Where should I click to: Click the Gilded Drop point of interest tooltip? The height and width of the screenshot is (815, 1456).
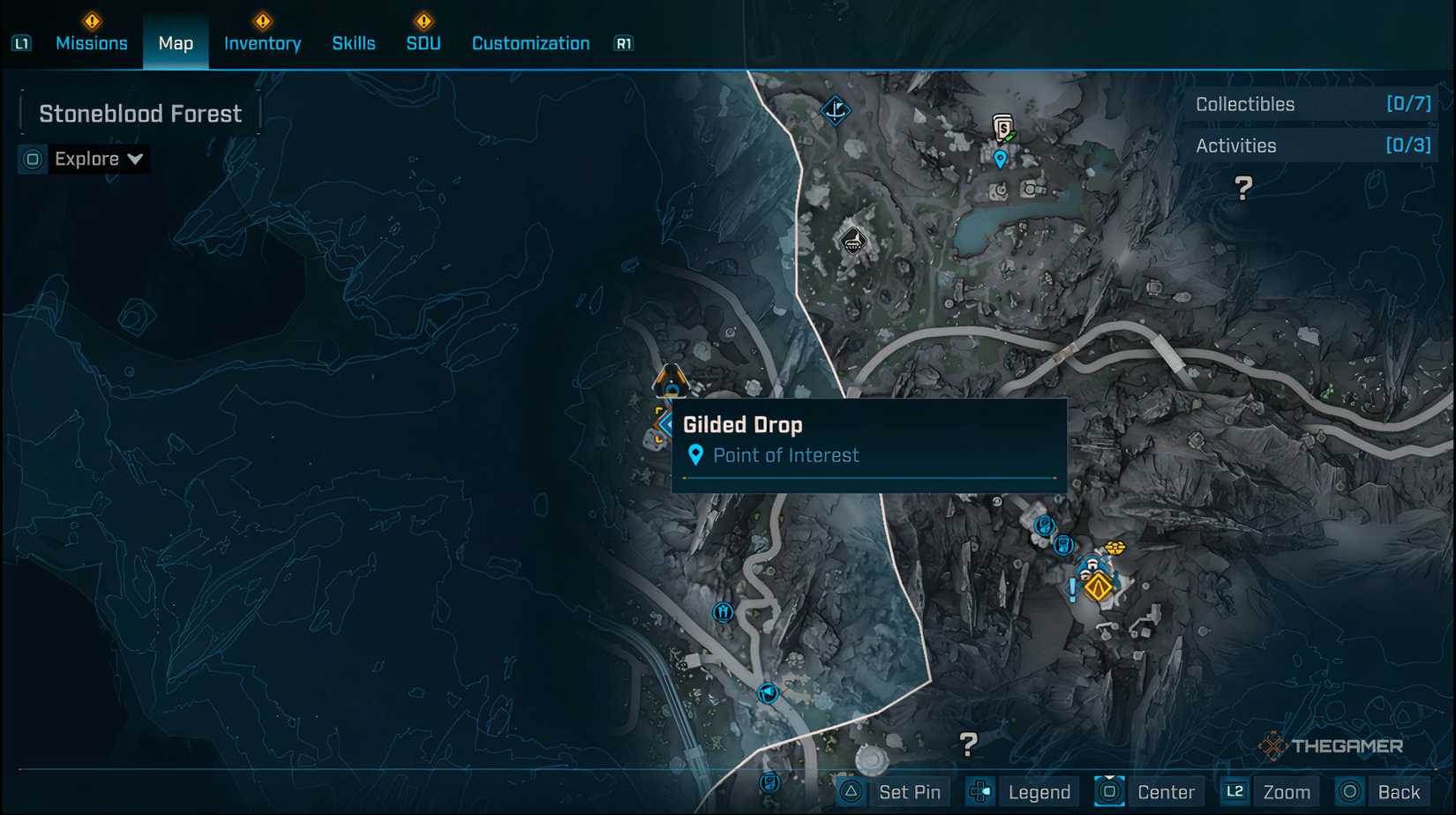tap(869, 439)
